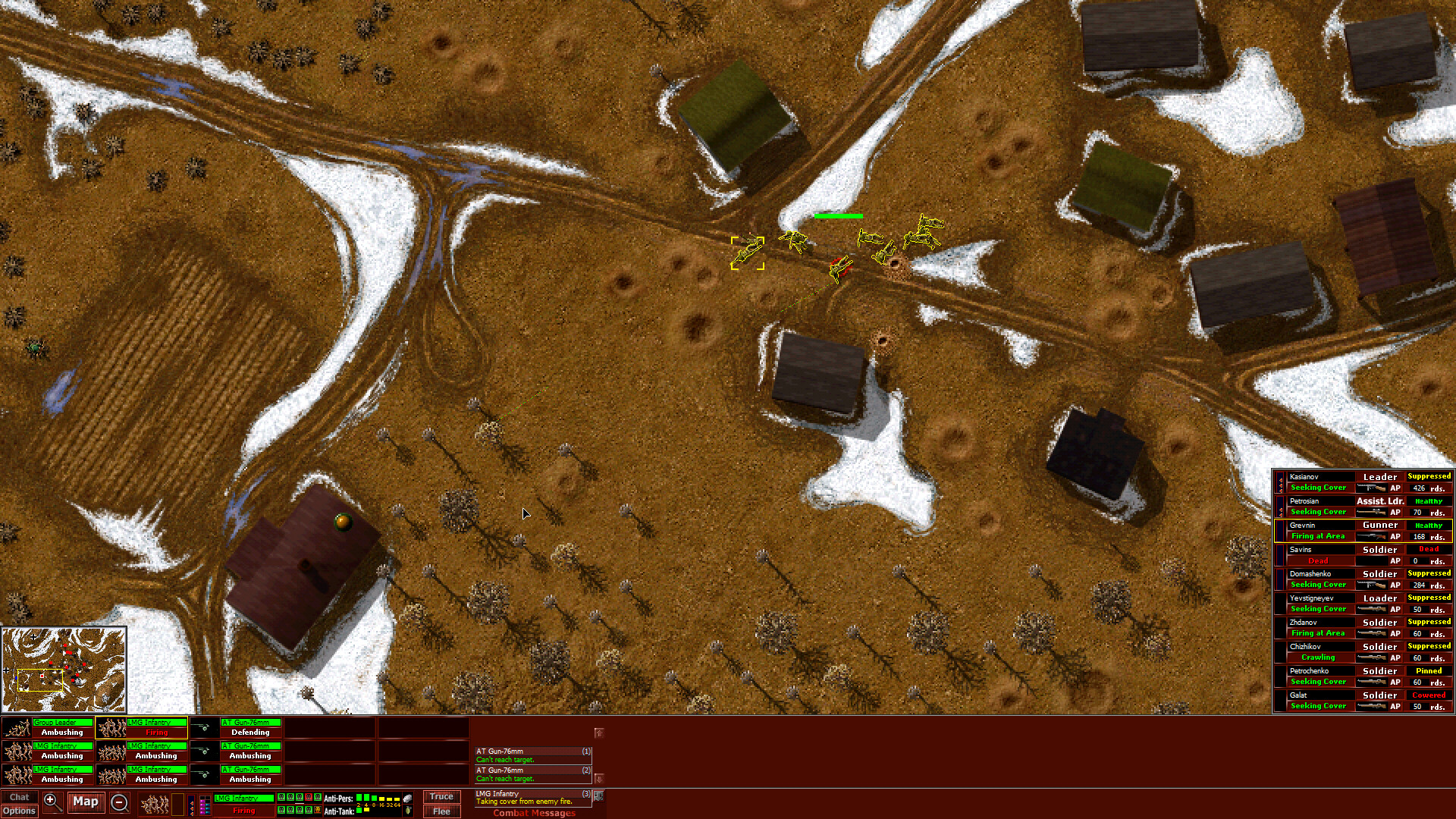
Task: Select the zoom-in magnifier icon
Action: click(52, 802)
